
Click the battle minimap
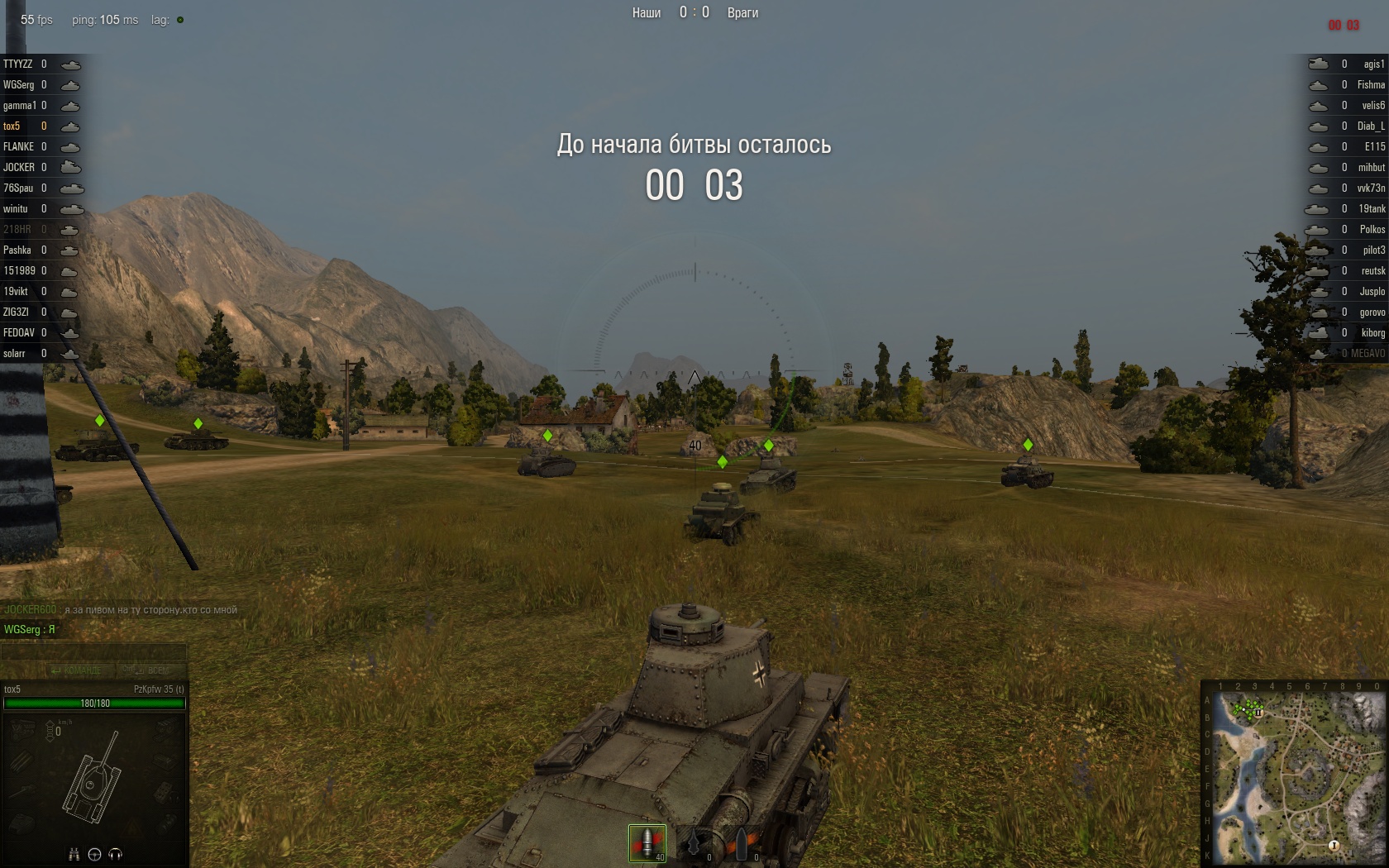pos(1295,774)
